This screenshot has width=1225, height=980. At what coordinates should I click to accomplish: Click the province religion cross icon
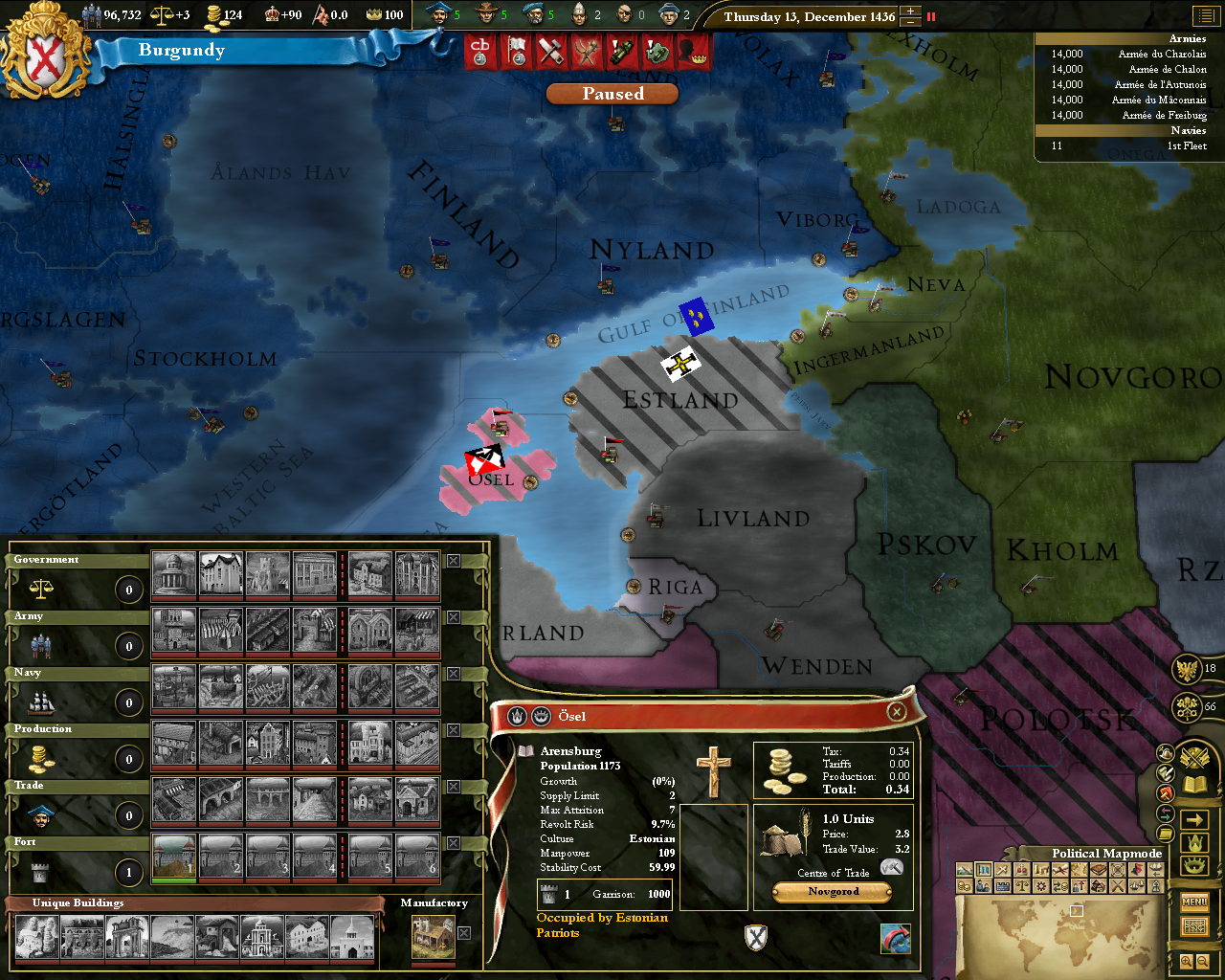(x=713, y=771)
